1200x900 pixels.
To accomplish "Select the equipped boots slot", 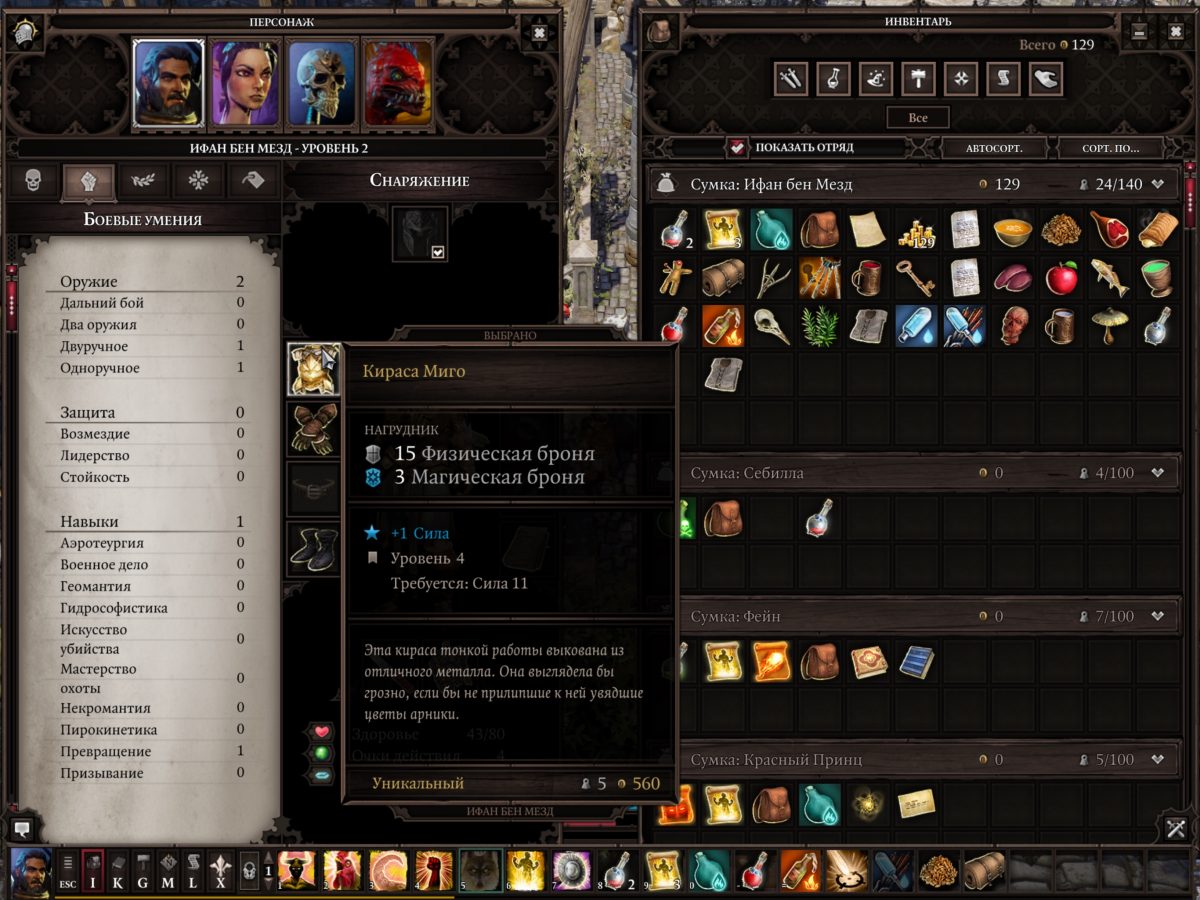I will click(312, 549).
